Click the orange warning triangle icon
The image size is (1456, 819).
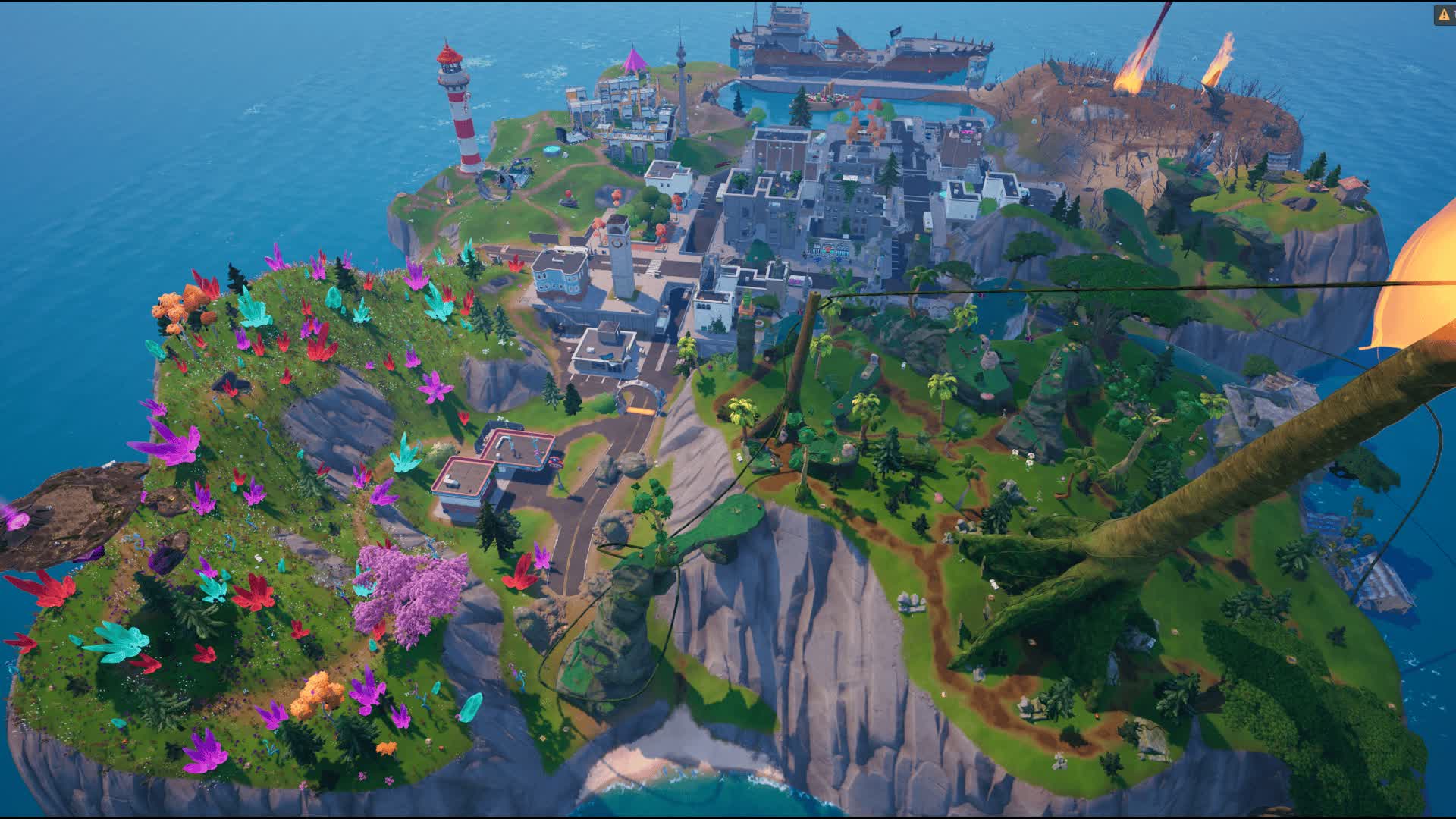1443,14
